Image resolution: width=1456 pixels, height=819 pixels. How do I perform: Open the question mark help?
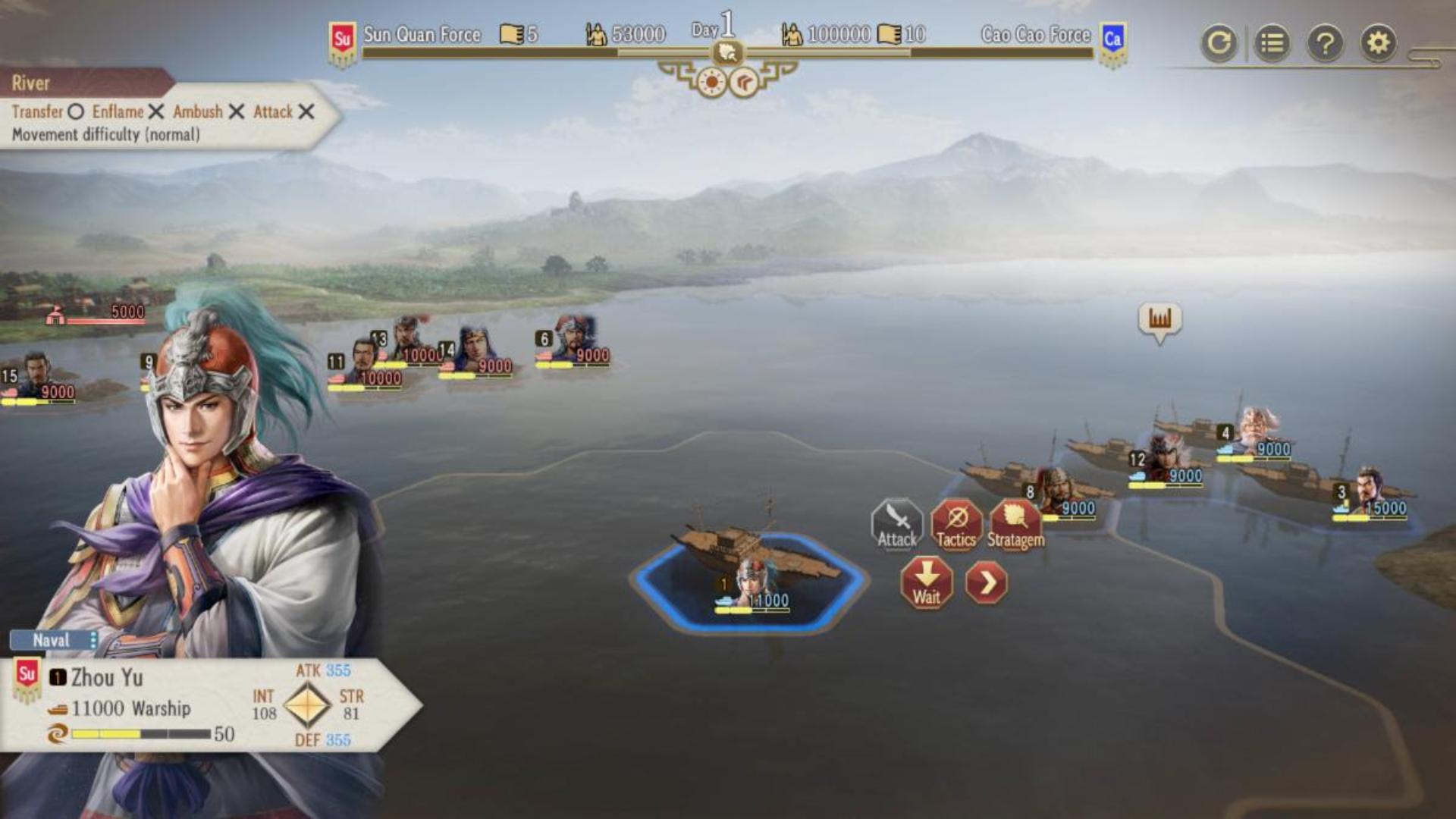tap(1325, 43)
